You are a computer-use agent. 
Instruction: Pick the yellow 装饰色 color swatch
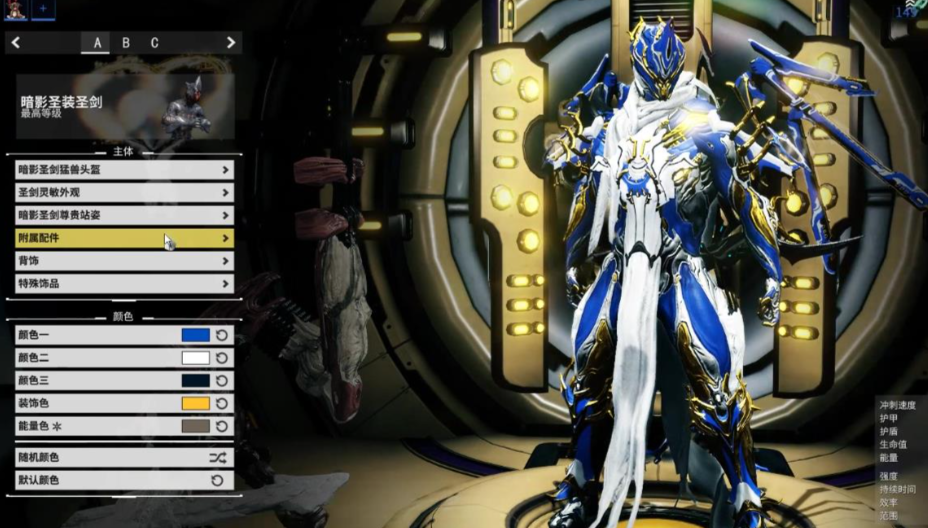pyautogui.click(x=195, y=404)
